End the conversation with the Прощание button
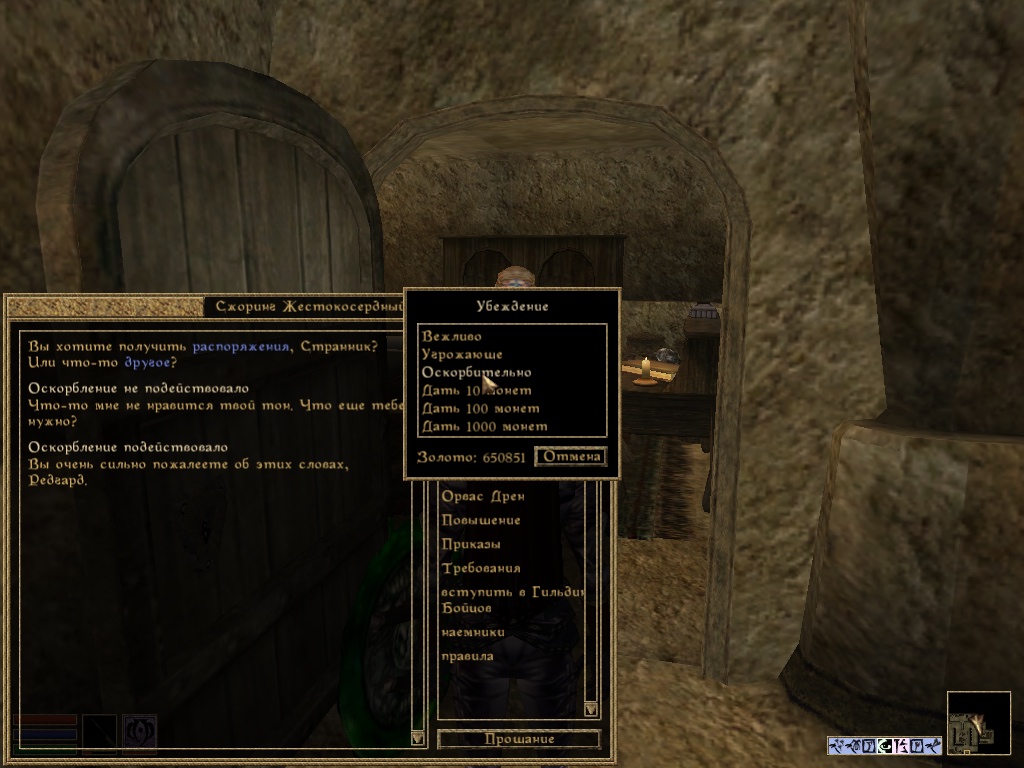This screenshot has width=1024, height=768. [x=519, y=740]
